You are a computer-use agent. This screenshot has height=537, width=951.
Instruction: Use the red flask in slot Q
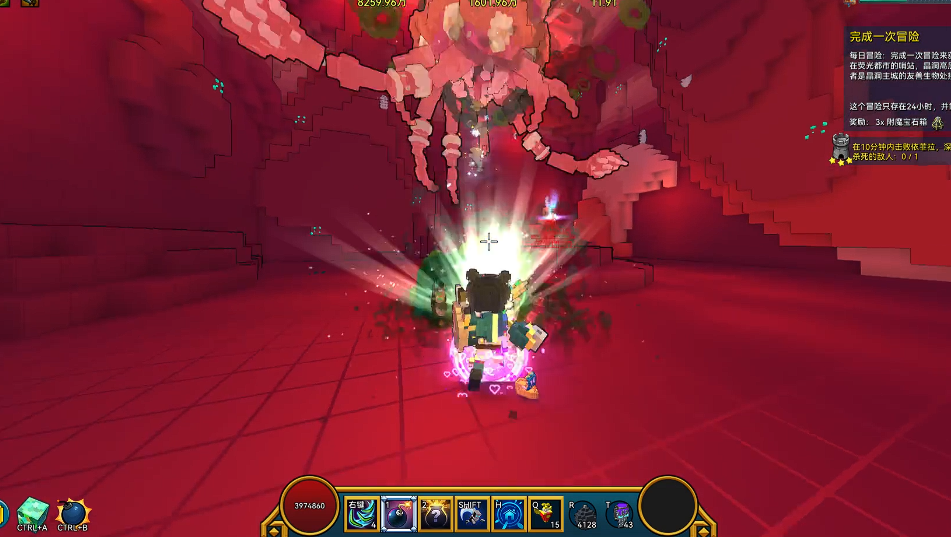546,514
